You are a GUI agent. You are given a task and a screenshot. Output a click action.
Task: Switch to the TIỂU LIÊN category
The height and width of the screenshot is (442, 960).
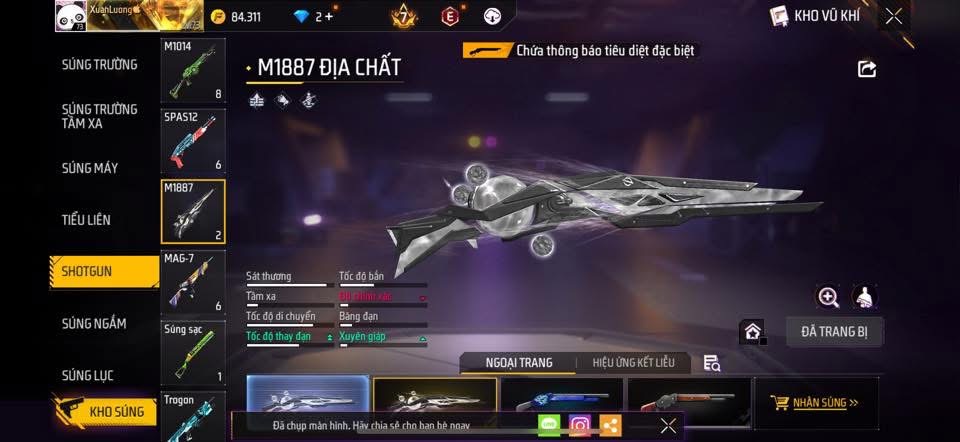[x=86, y=220]
